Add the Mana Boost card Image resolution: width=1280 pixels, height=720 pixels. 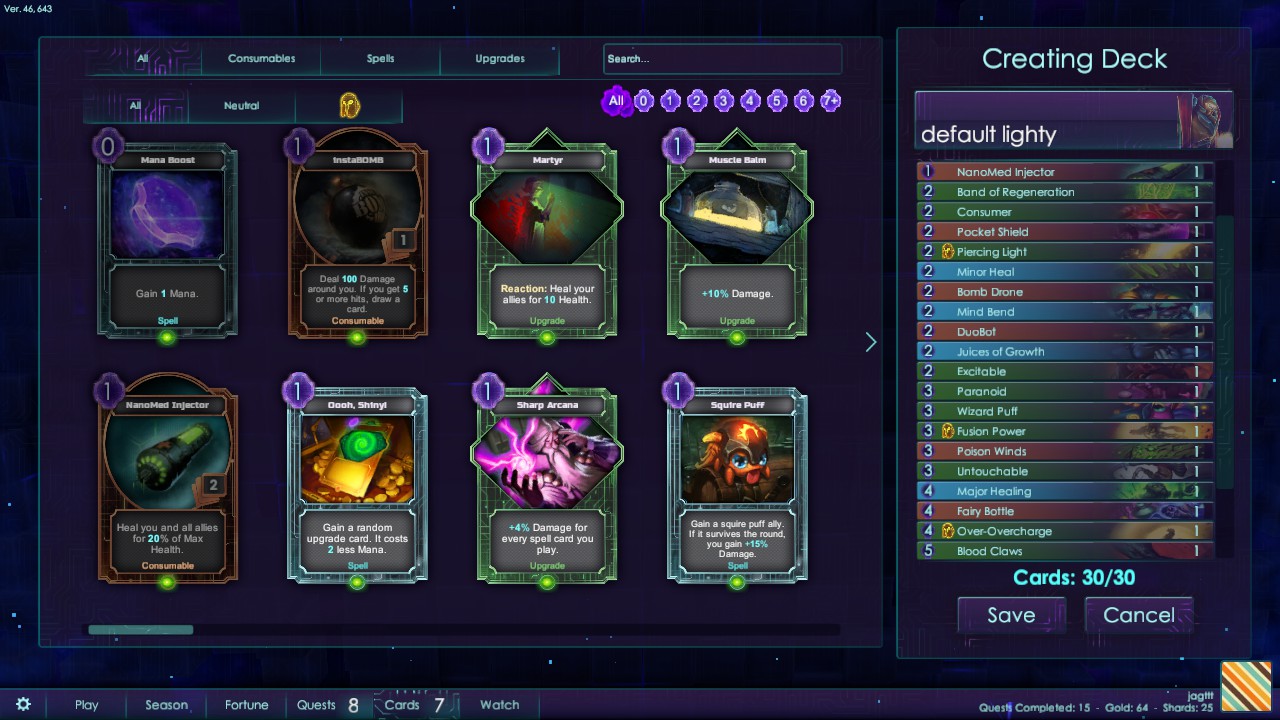click(167, 240)
